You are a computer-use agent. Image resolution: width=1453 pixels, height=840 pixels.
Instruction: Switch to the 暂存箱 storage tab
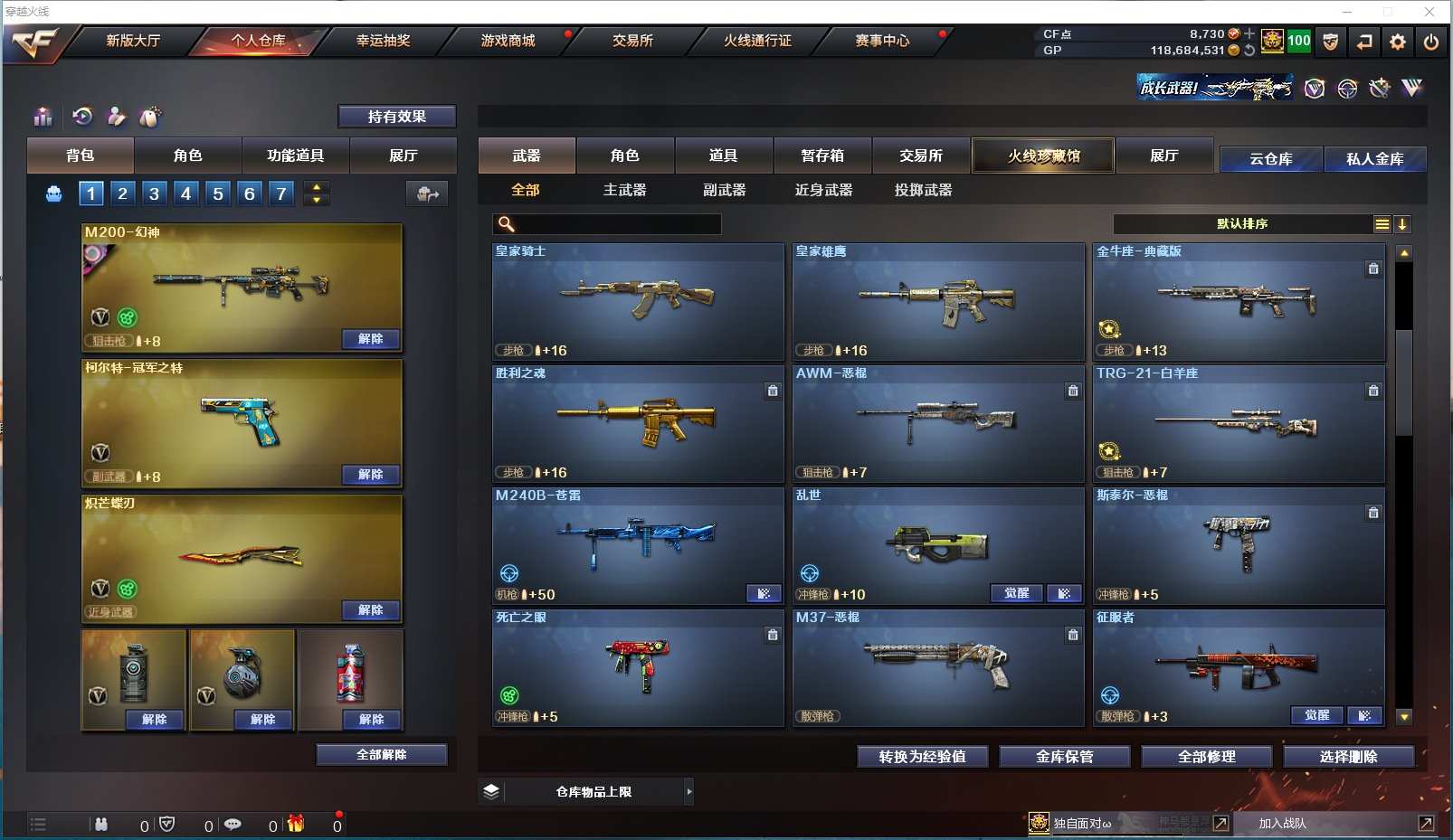(821, 156)
